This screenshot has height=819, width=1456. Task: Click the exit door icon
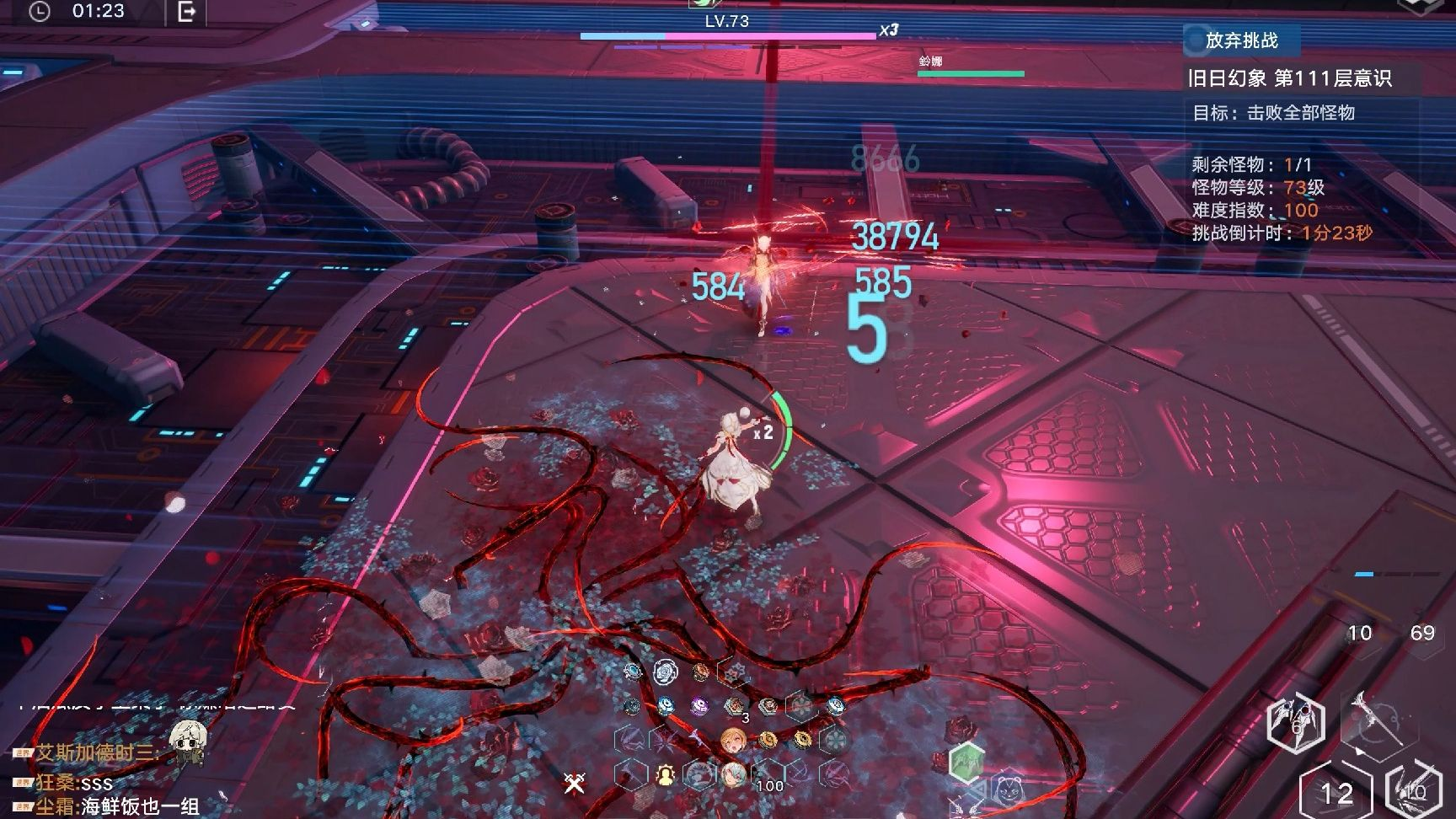click(187, 12)
